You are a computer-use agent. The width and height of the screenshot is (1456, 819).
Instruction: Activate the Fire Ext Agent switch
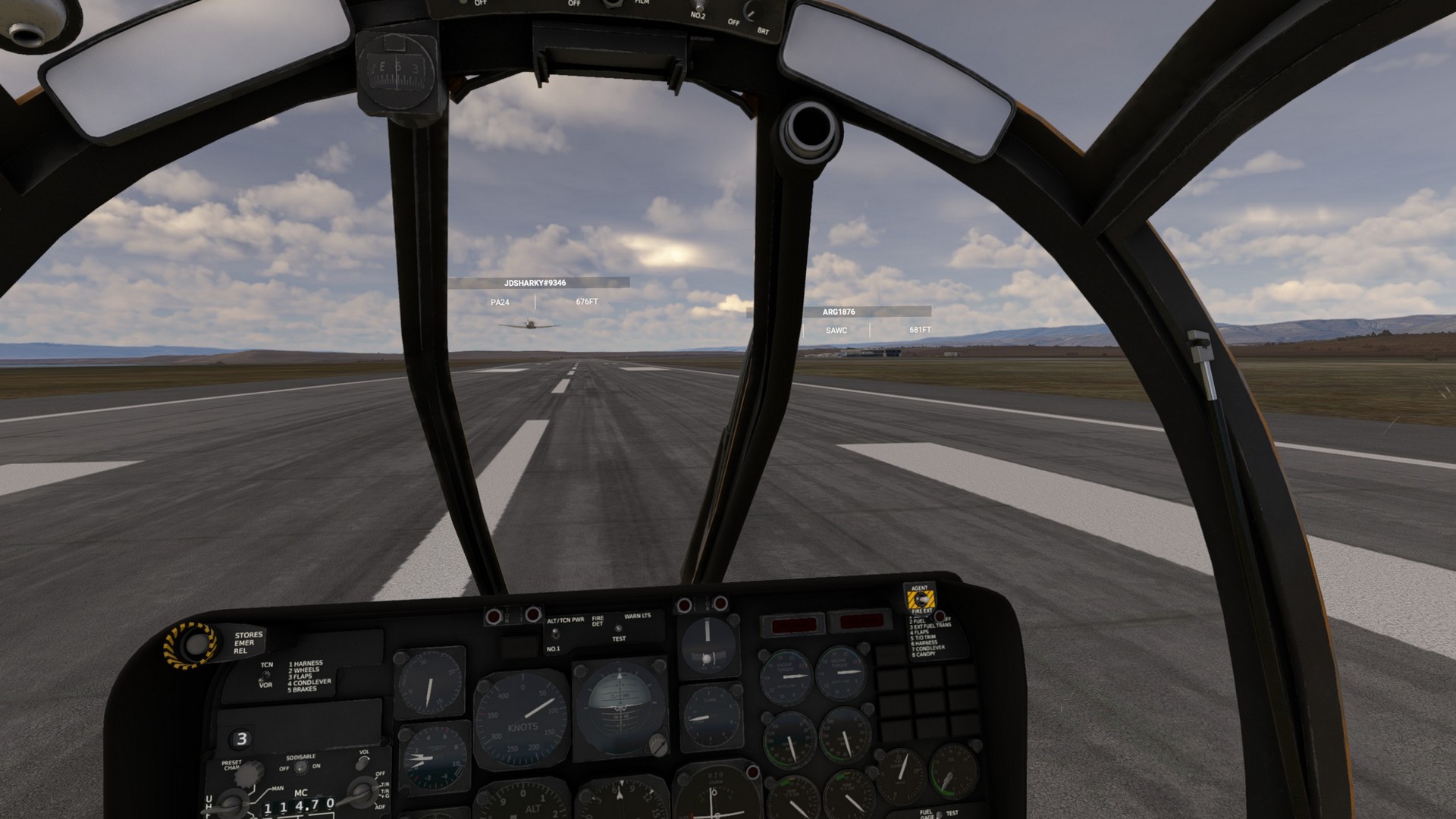(x=921, y=599)
